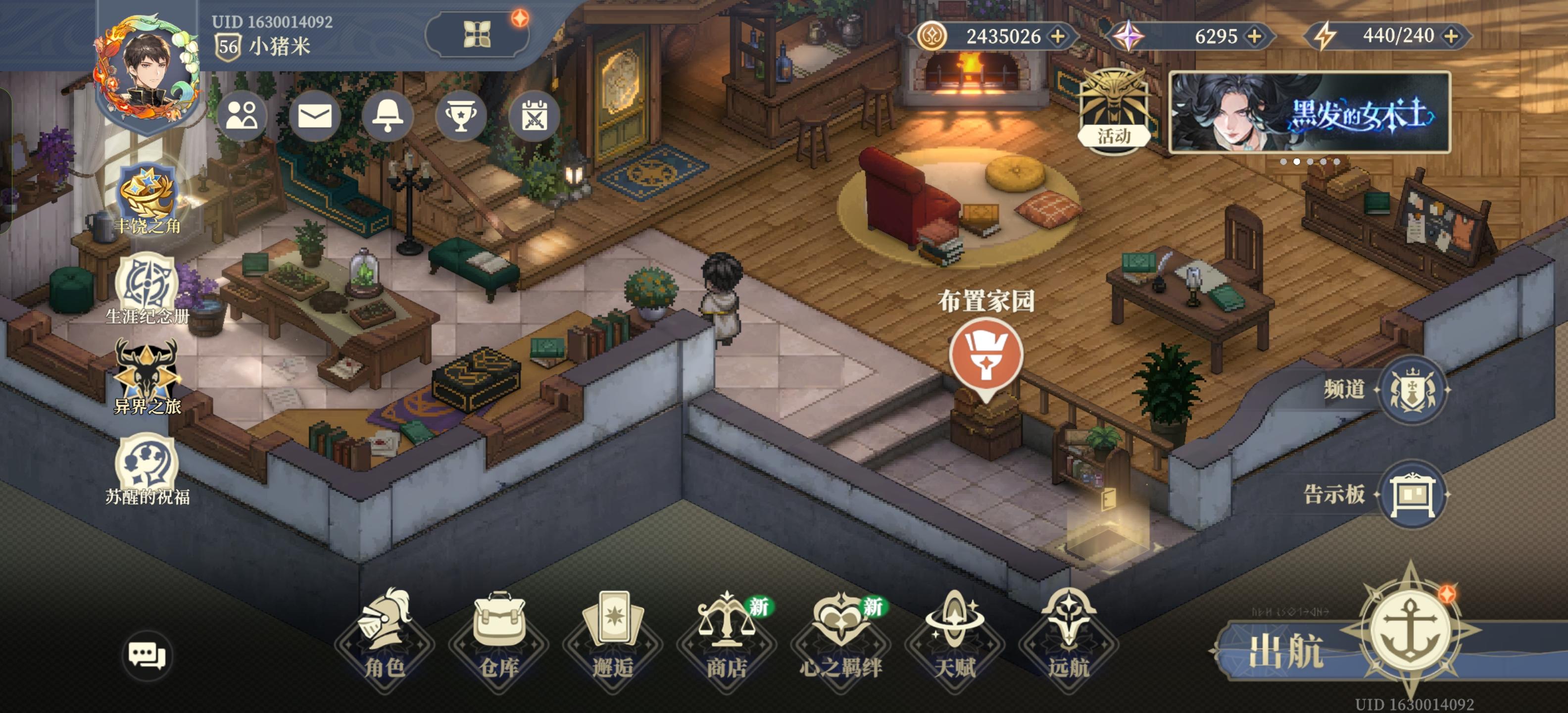Open the chat bubble button
1568x713 pixels.
(x=147, y=655)
